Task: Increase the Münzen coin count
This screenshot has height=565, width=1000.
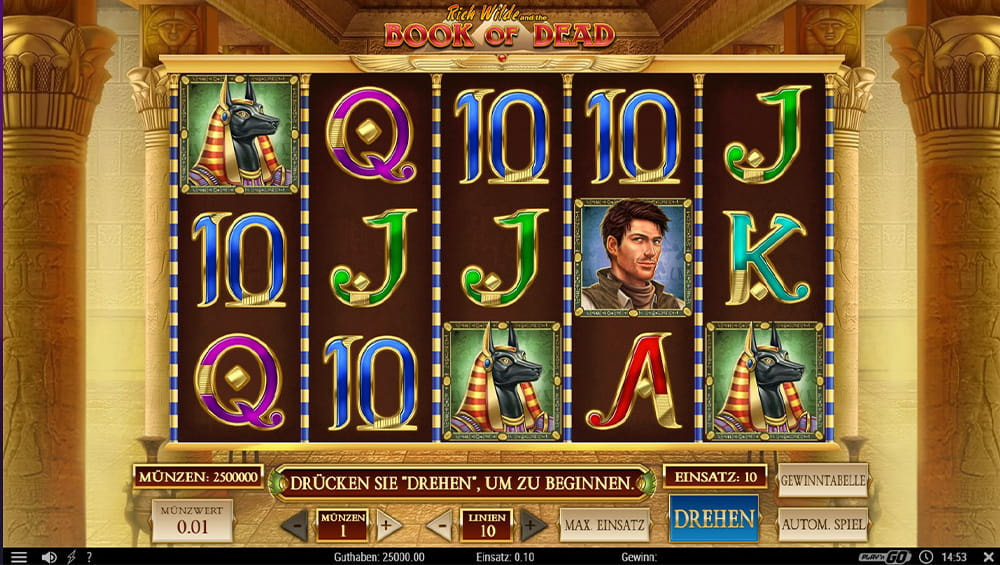Action: coord(389,525)
